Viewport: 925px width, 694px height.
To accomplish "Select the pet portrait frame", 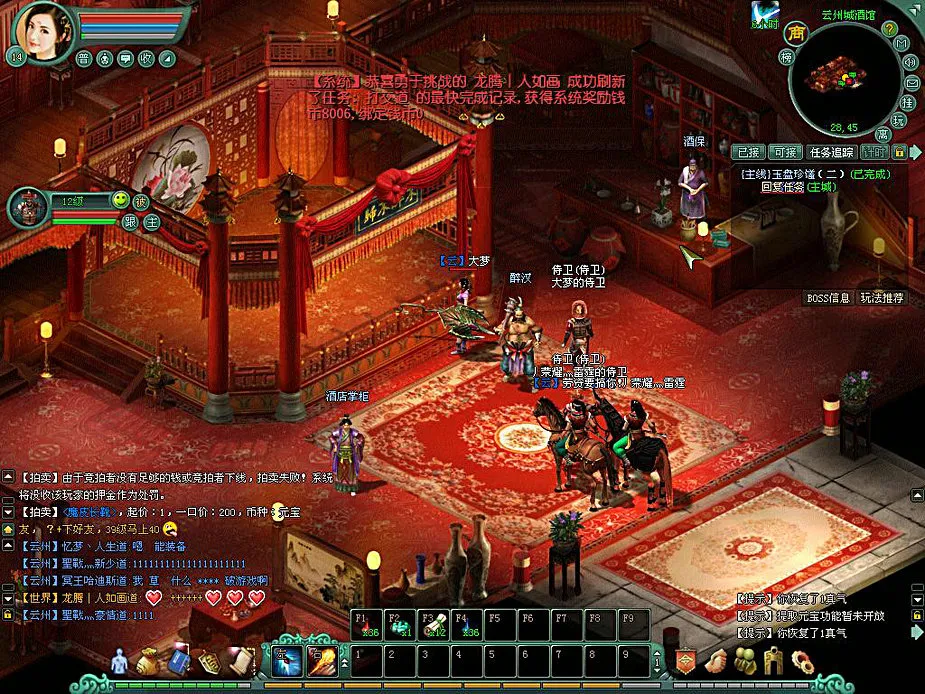I will tap(30, 206).
